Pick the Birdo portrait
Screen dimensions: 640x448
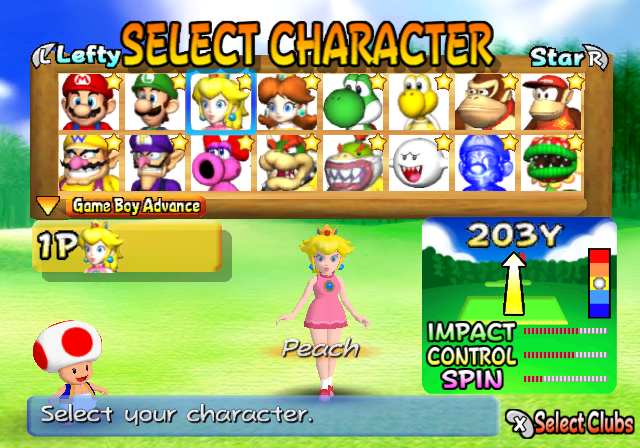tap(220, 162)
